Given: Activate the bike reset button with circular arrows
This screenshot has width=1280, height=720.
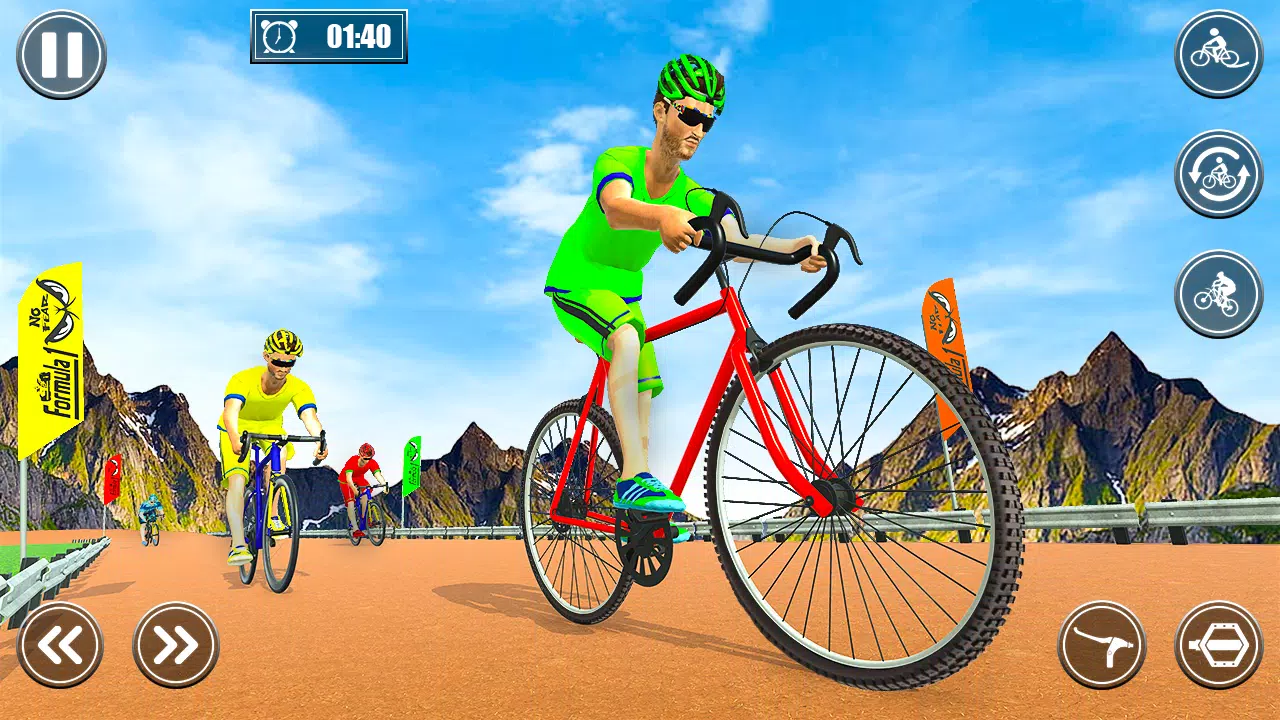Looking at the screenshot, I should coord(1218,174).
